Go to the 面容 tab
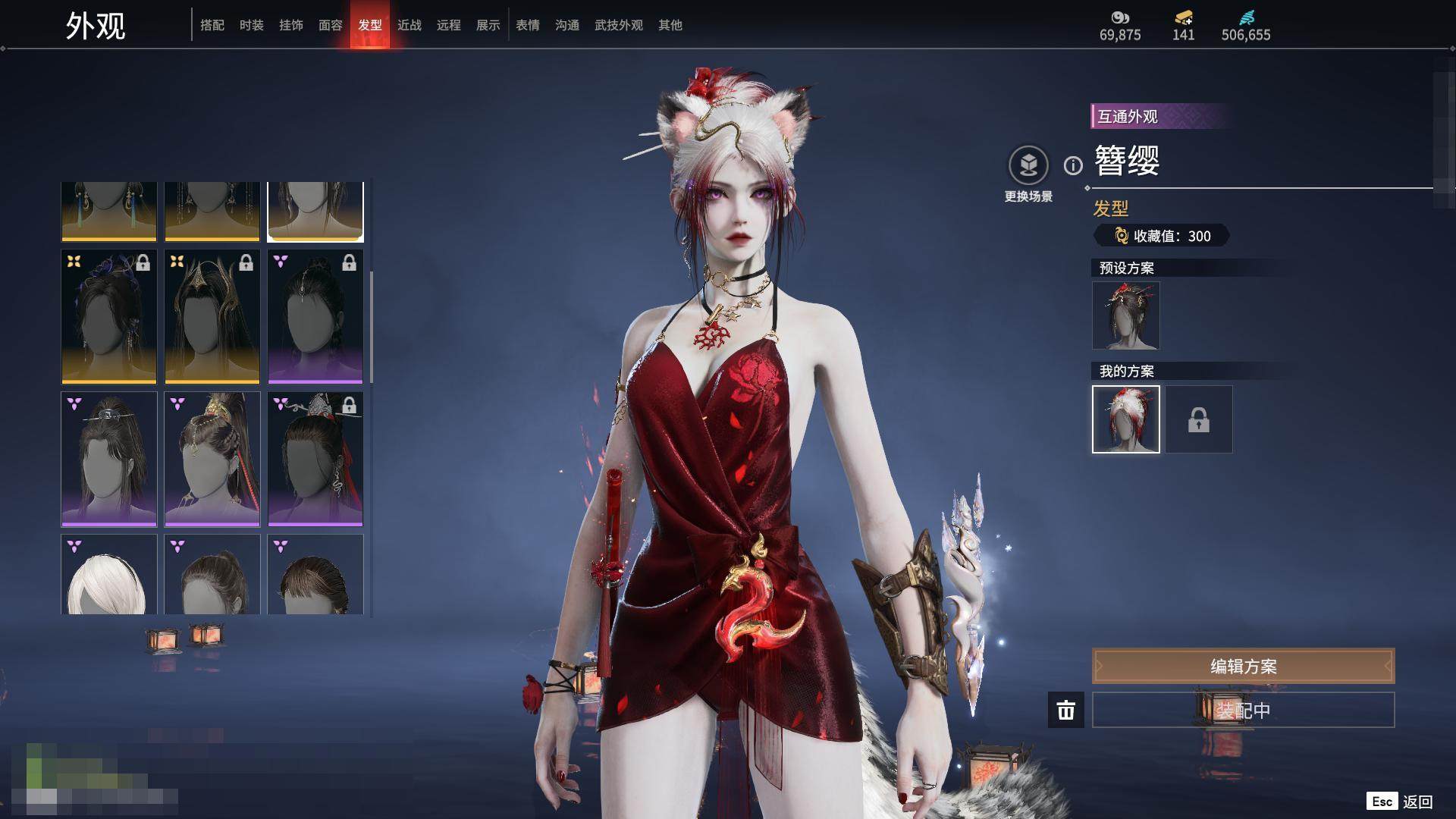 [331, 25]
